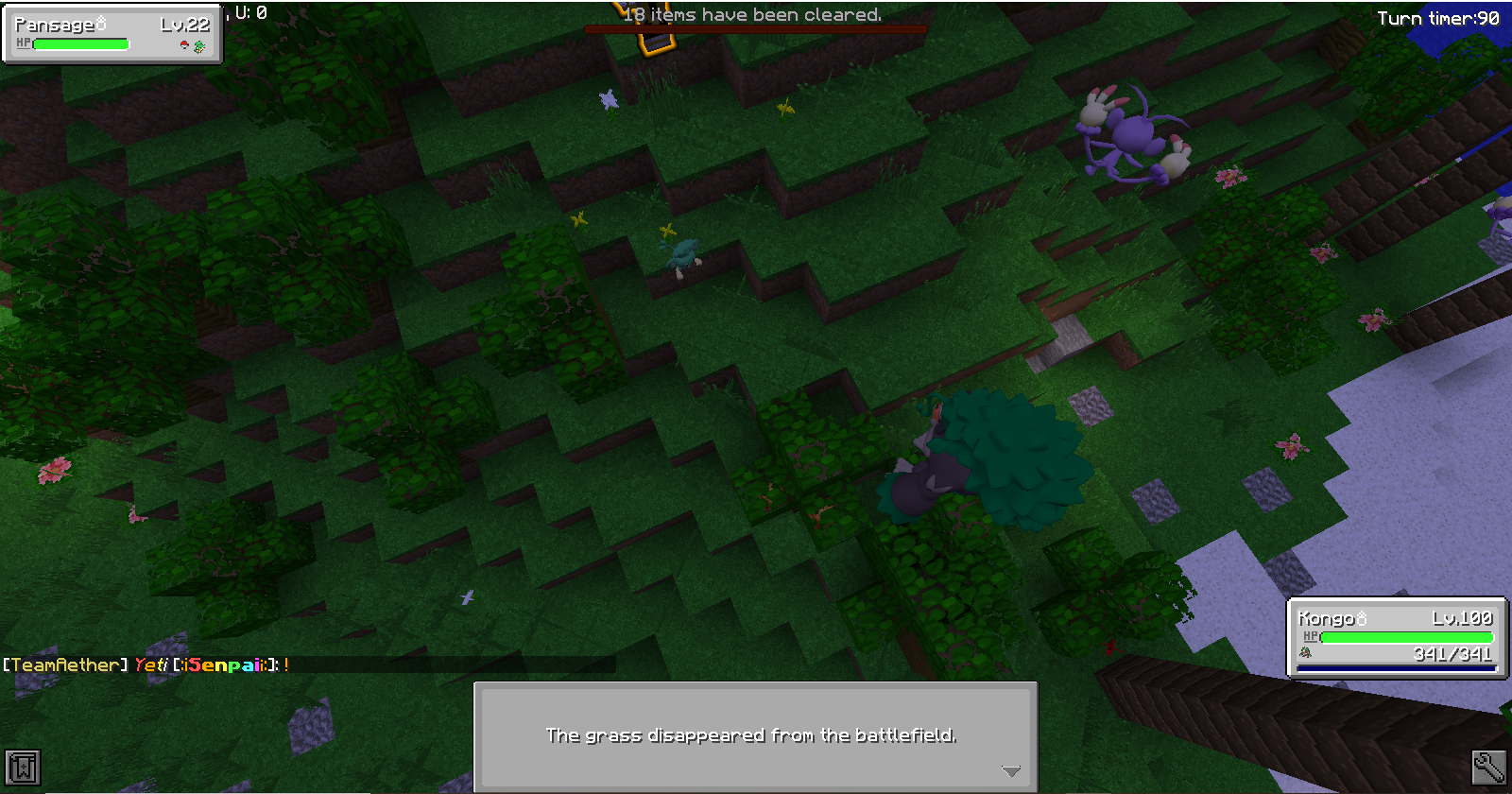Click the Lv.22 label on Pansage's panel
This screenshot has width=1512, height=794.
coord(184,25)
